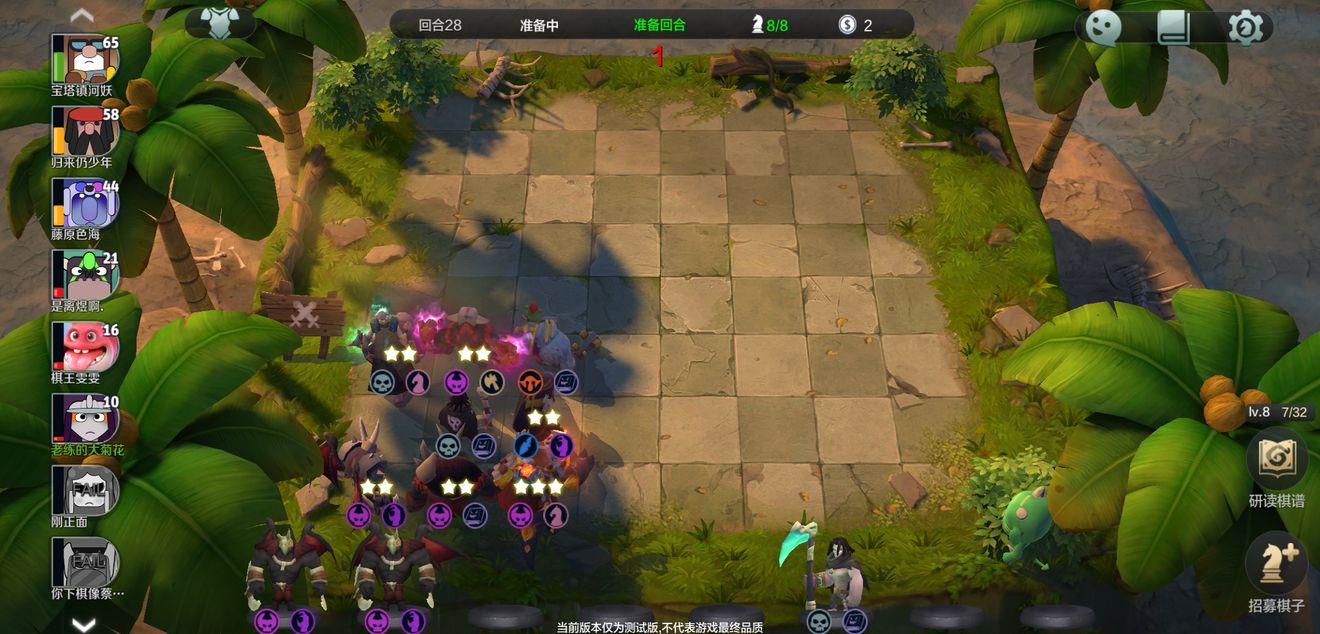Image resolution: width=1320 pixels, height=634 pixels.
Task: Open the settings gear menu
Action: [1245, 27]
